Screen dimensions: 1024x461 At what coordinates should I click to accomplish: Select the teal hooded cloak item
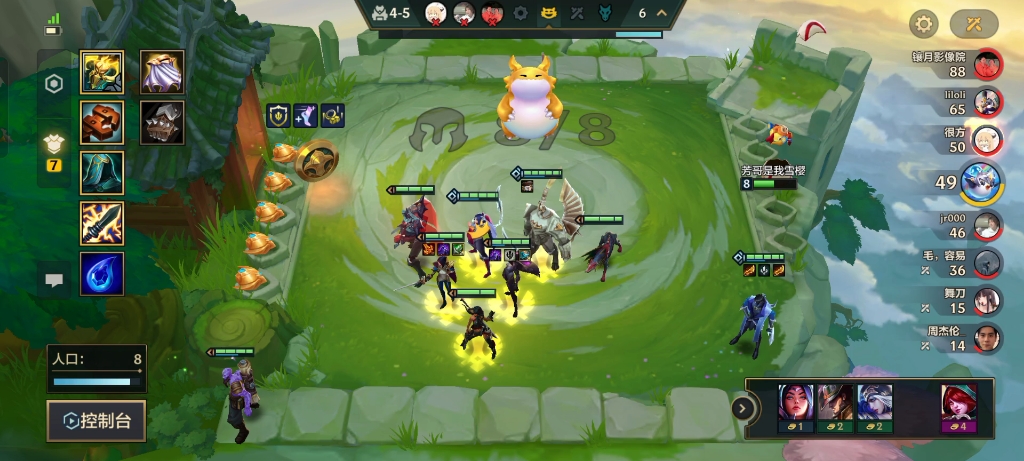pyautogui.click(x=102, y=172)
